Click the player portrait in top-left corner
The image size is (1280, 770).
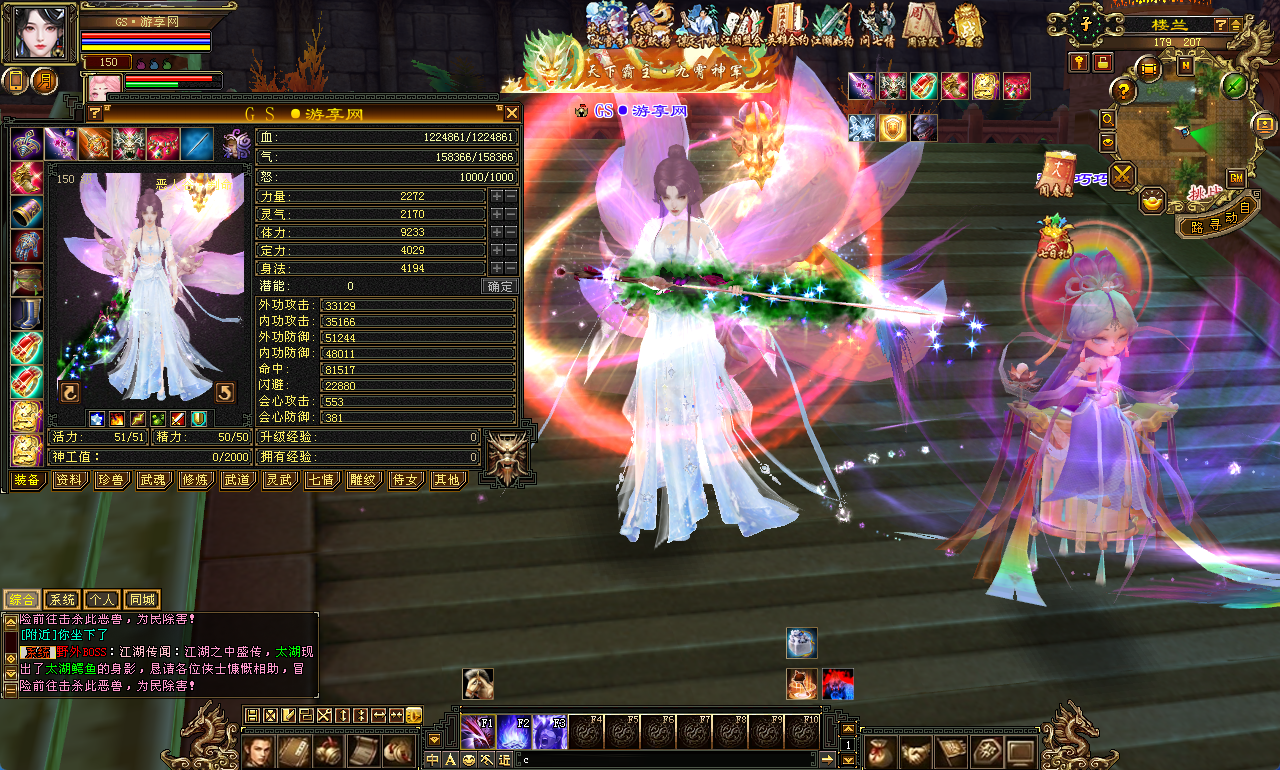click(39, 34)
